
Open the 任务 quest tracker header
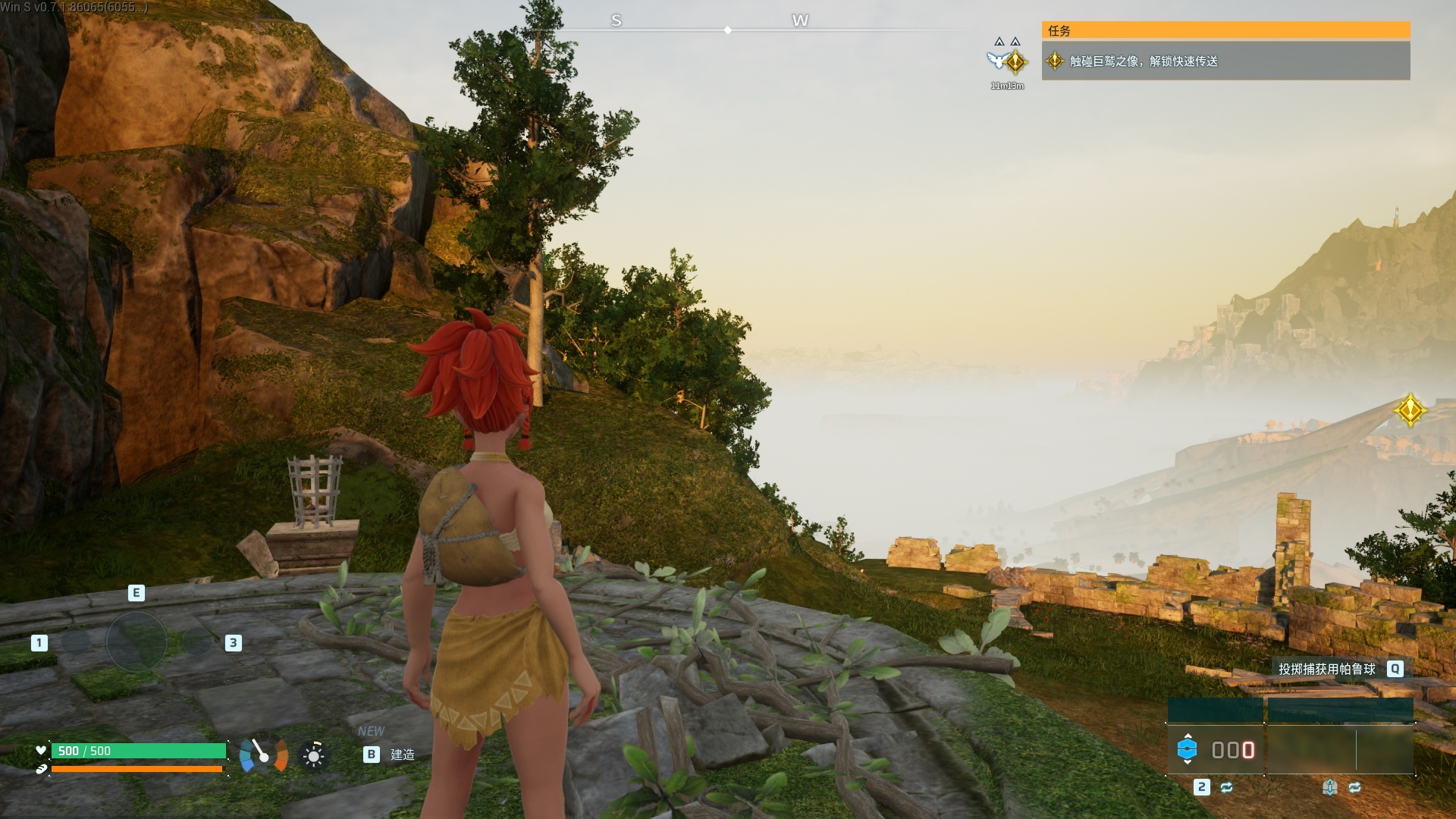(x=1225, y=30)
